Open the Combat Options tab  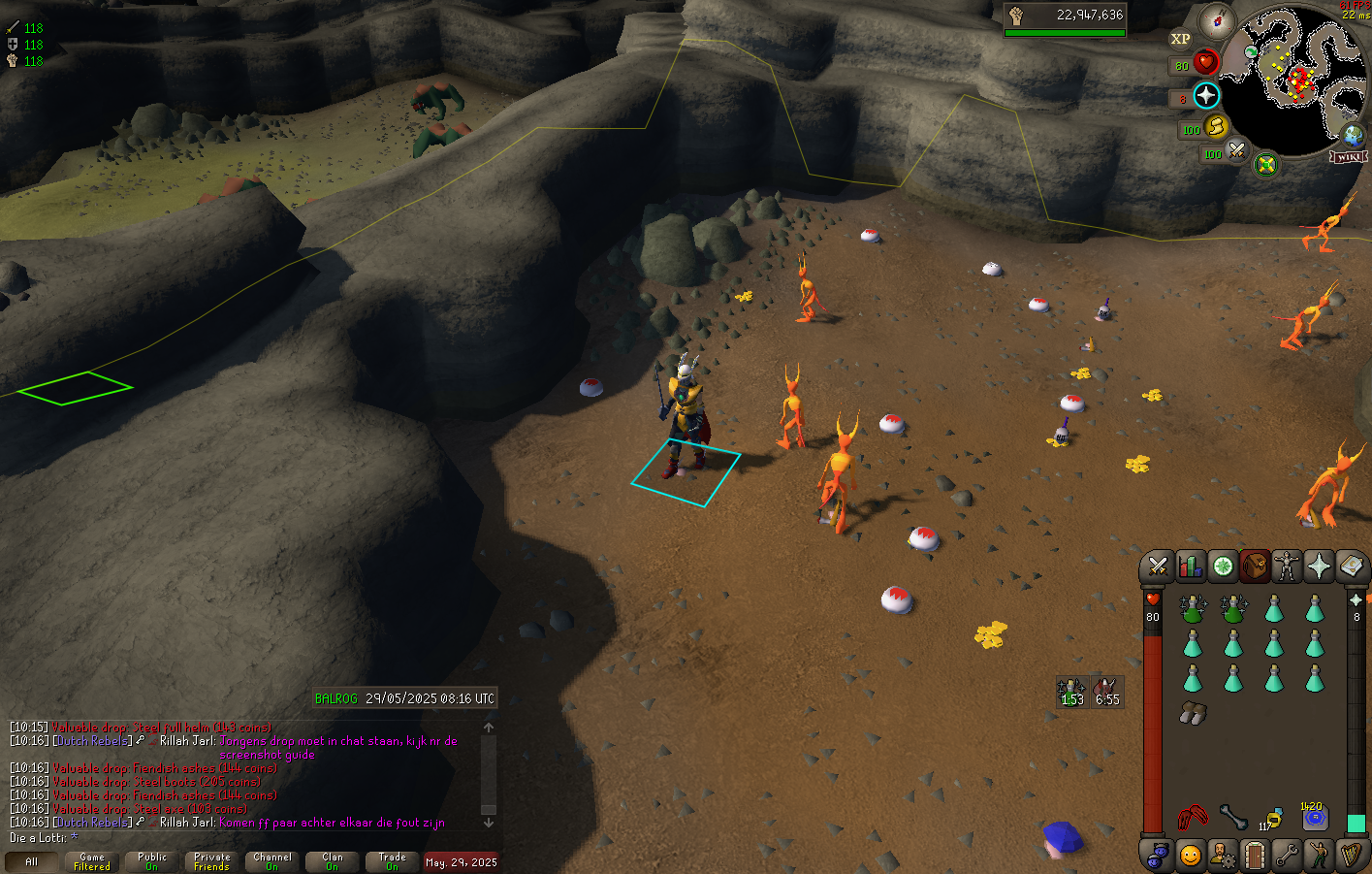[1157, 566]
